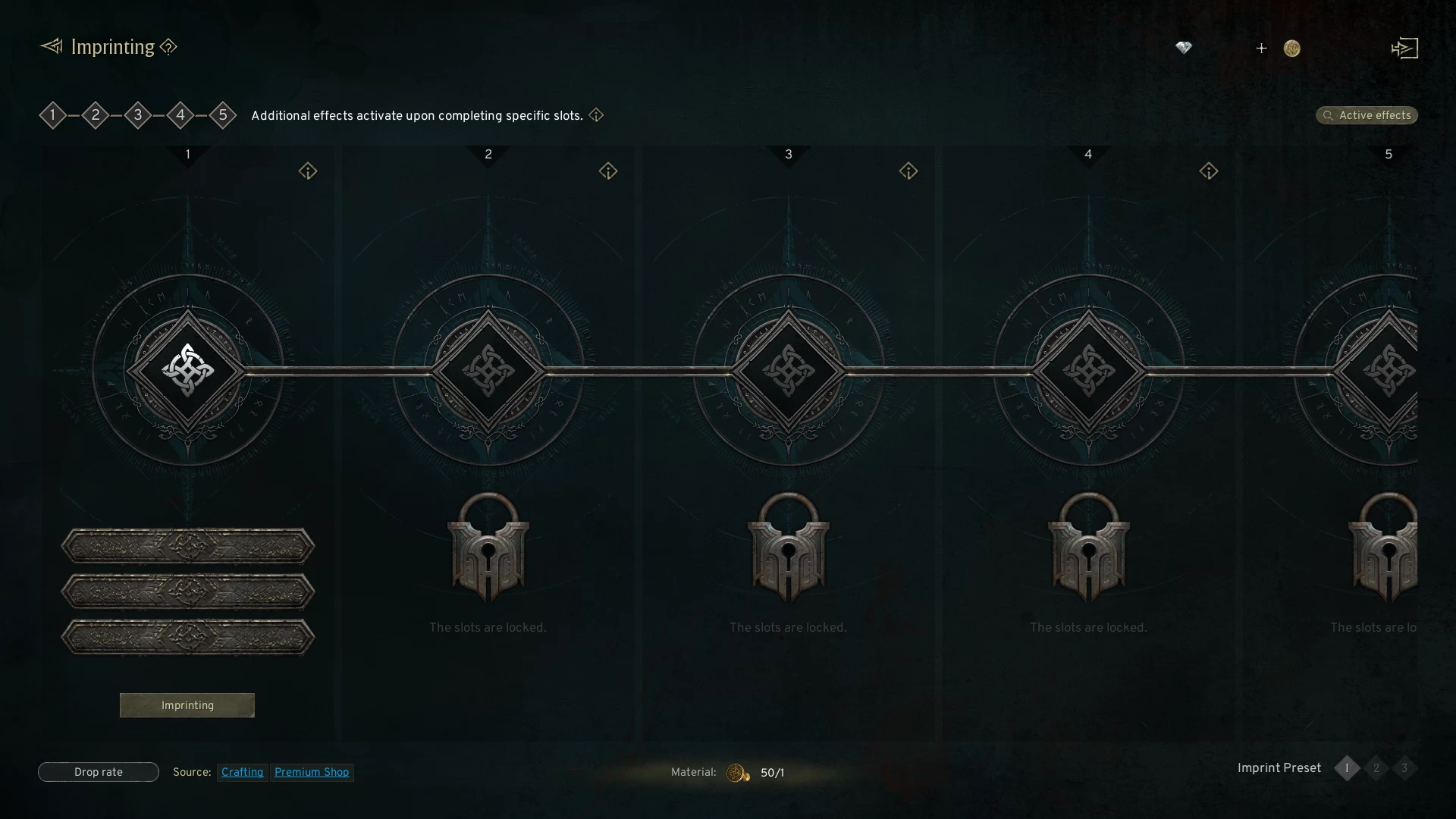
Task: View info icon for imprint column 2
Action: (608, 171)
